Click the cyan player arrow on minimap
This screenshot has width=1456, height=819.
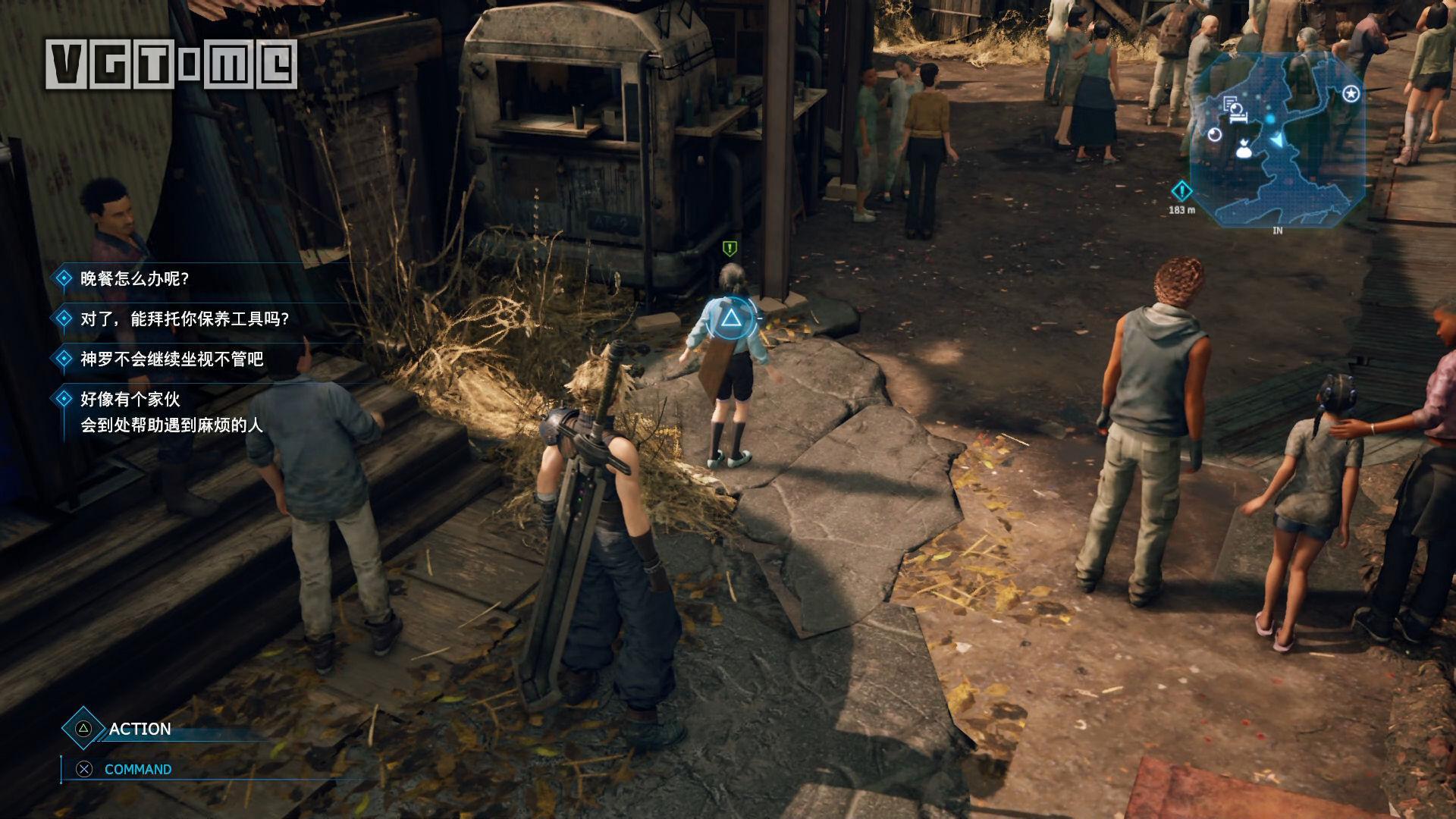pos(1279,140)
